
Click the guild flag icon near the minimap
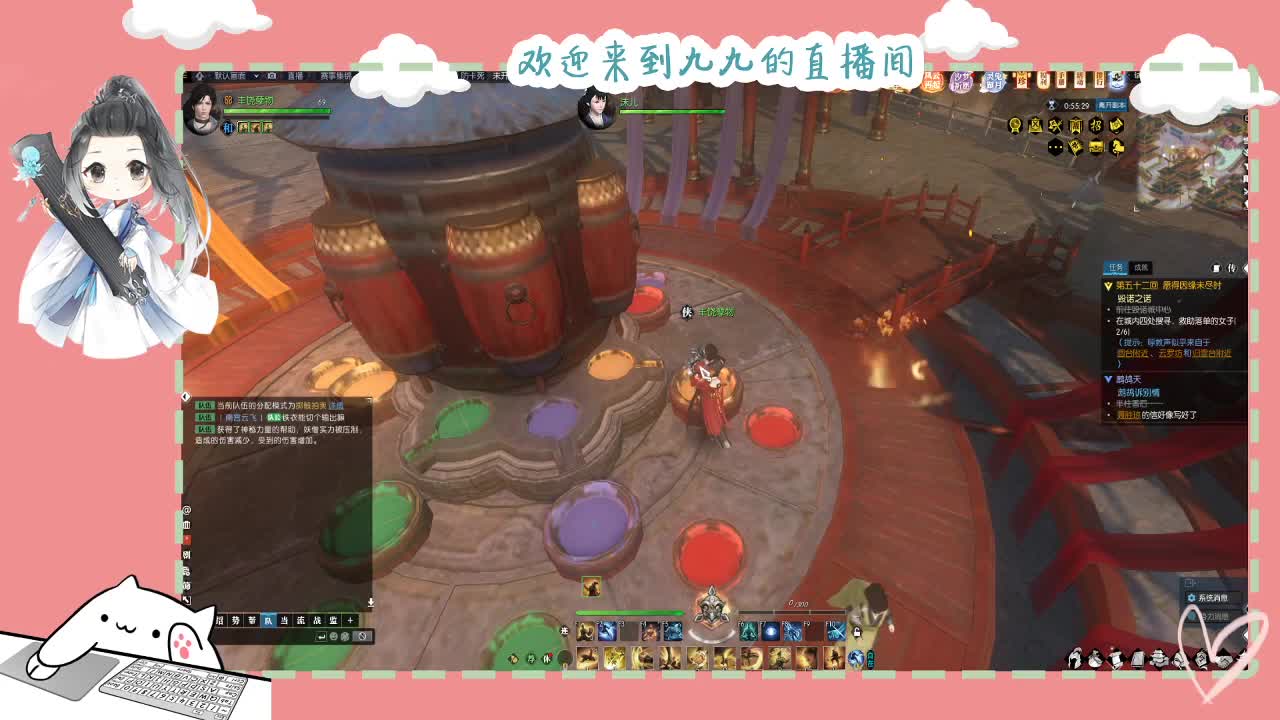[x=1076, y=147]
